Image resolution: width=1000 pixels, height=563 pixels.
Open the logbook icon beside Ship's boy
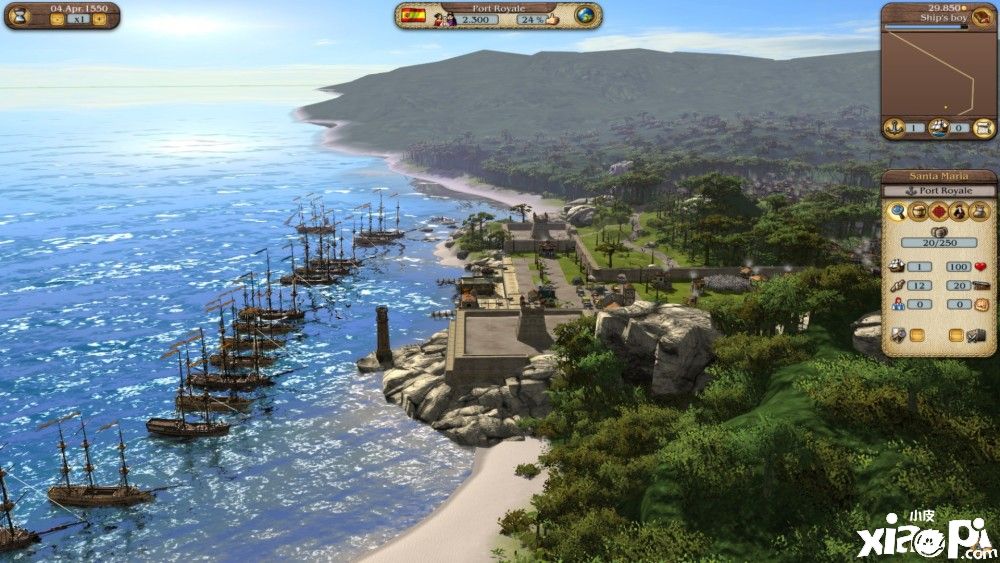click(982, 17)
